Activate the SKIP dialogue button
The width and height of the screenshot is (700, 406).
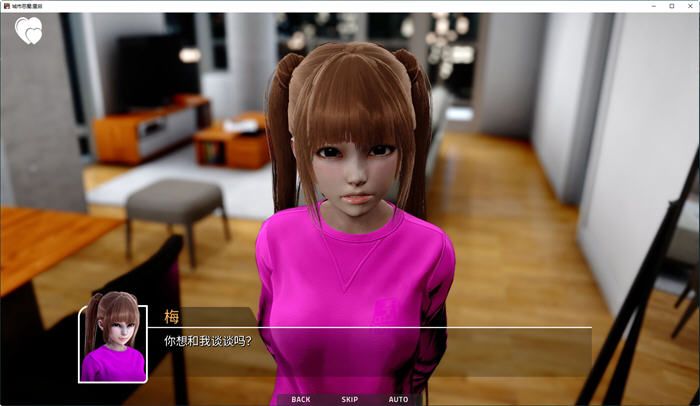(x=349, y=399)
